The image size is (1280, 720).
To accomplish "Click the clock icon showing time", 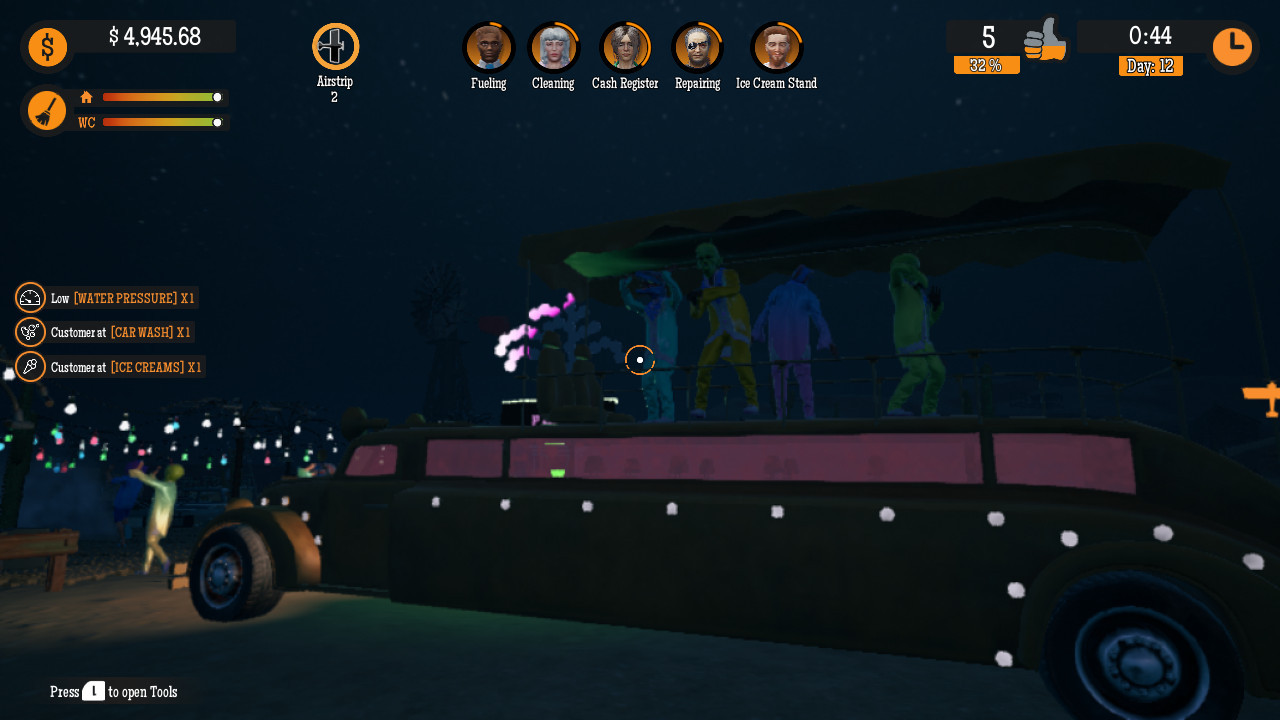I will (1231, 46).
